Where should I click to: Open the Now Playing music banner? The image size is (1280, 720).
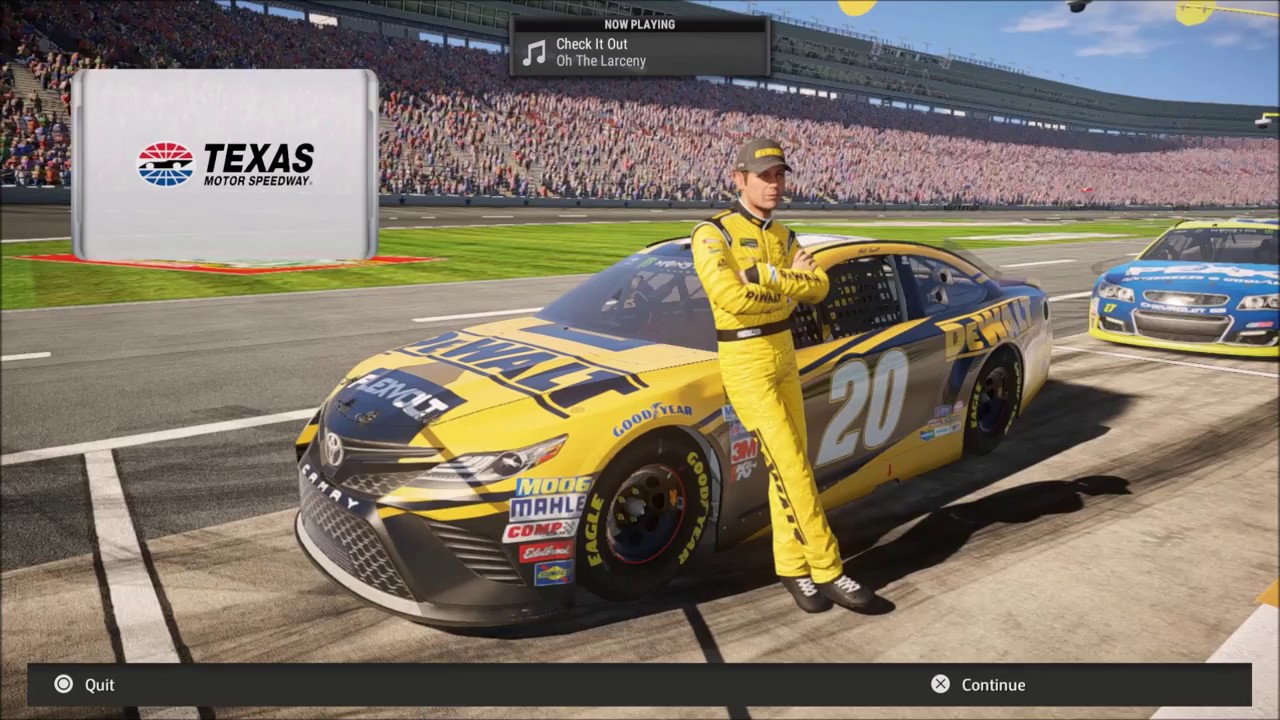640,46
